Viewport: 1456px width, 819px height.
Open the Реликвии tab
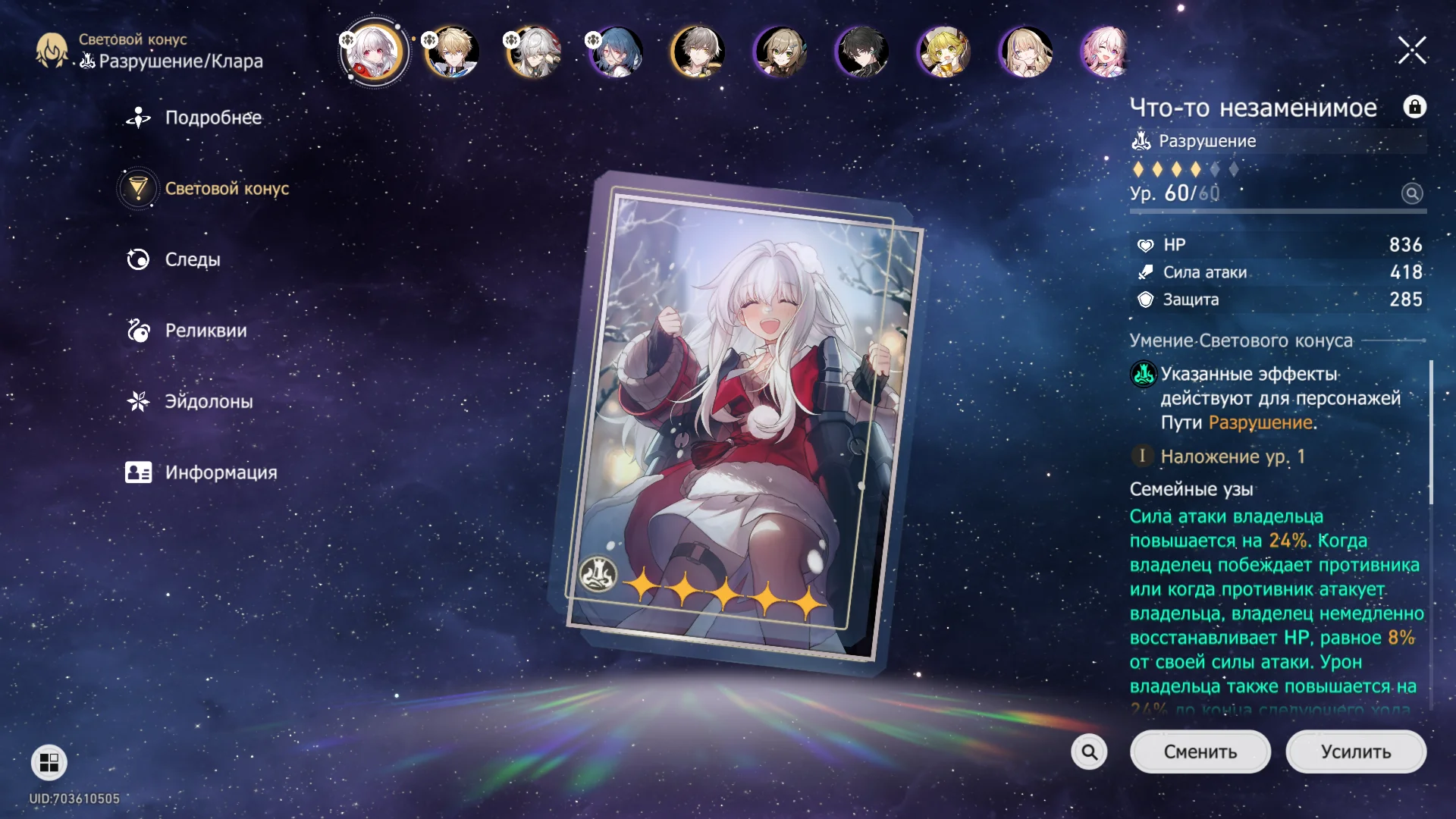click(x=205, y=331)
